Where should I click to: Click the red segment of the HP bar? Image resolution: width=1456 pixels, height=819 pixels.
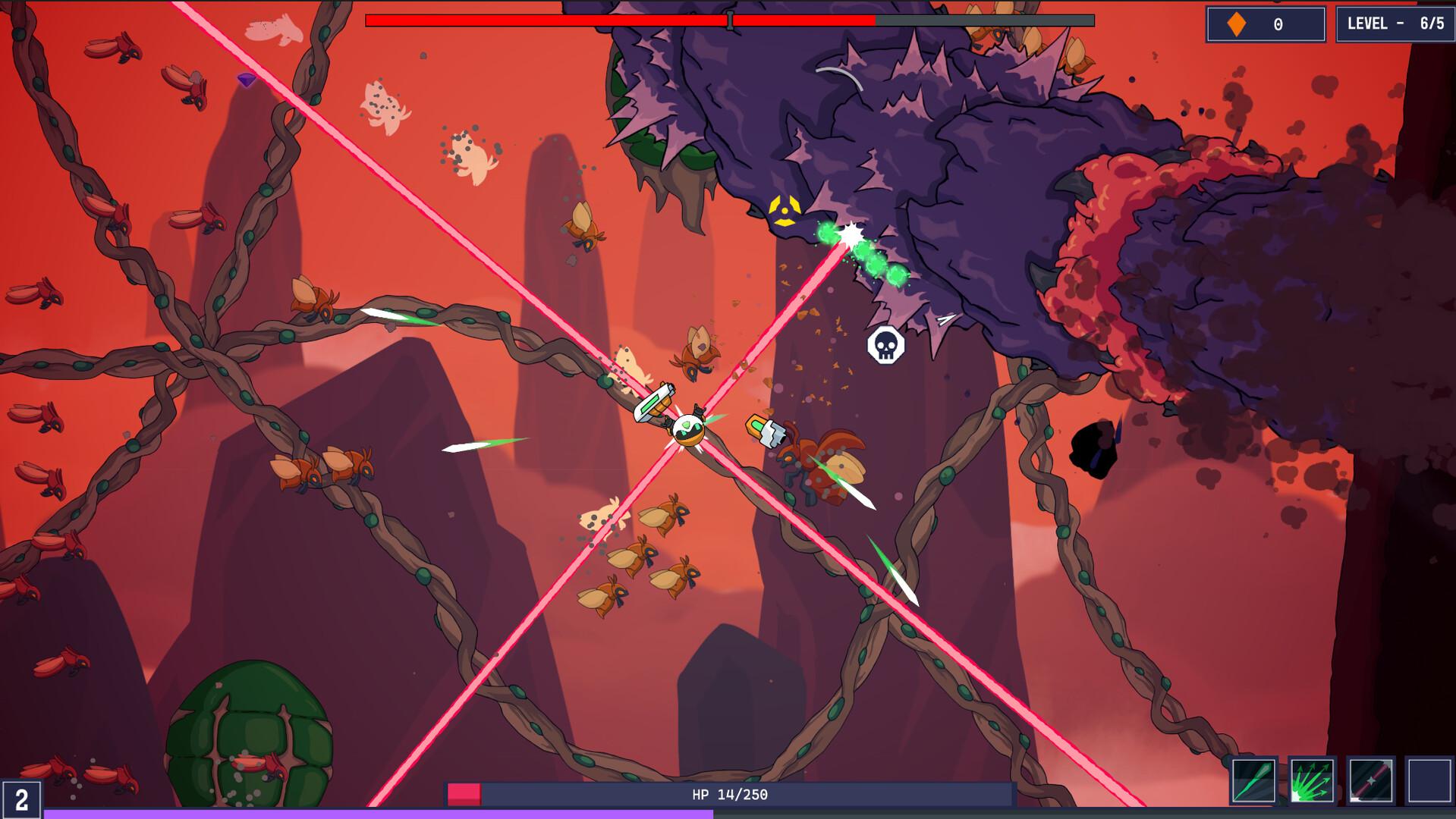point(464,793)
